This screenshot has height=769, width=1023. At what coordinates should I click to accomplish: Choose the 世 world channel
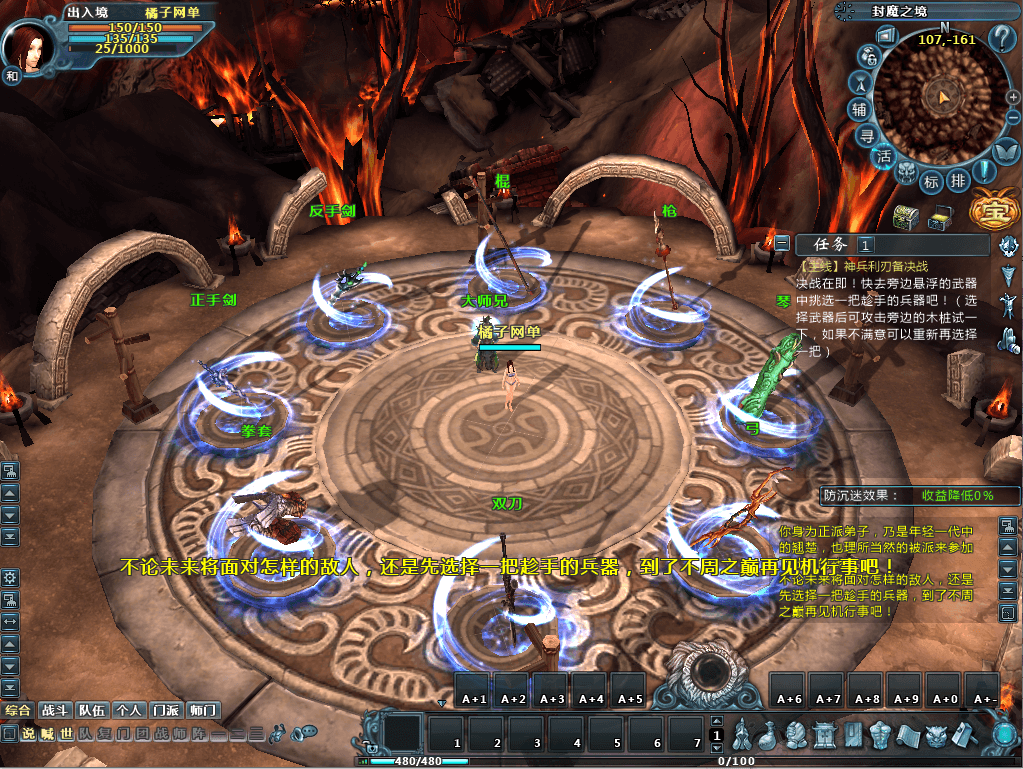click(x=66, y=733)
